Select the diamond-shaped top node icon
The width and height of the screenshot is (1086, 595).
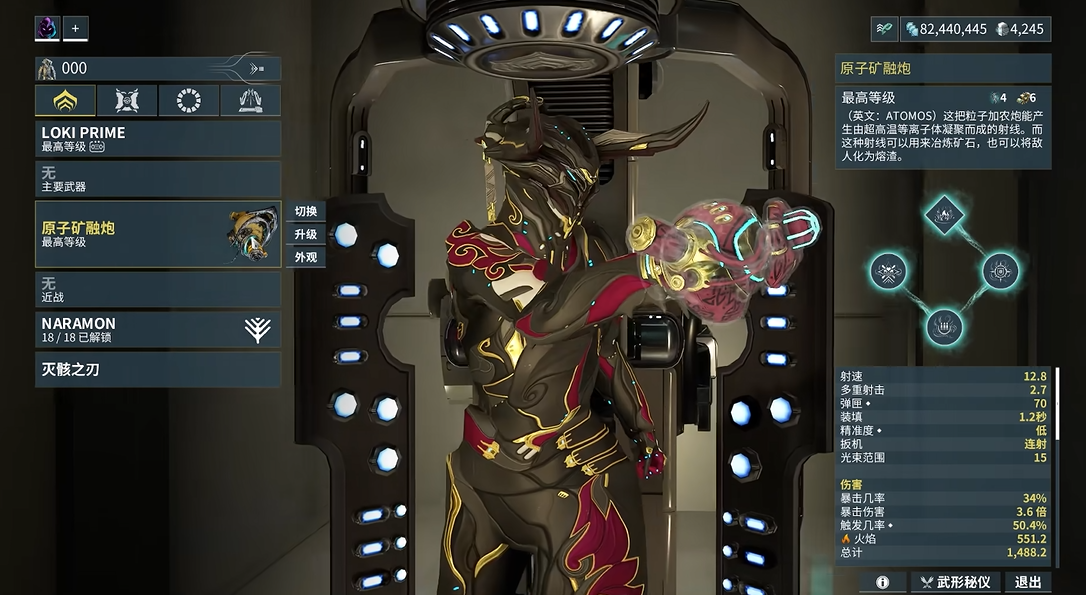[943, 212]
